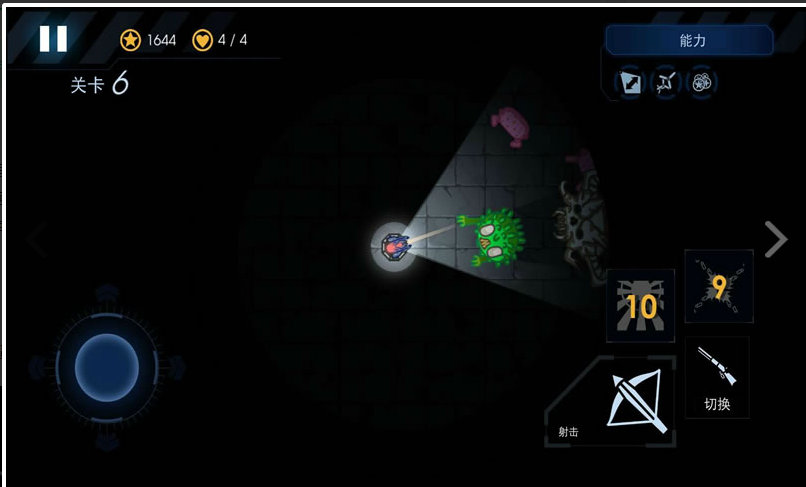The width and height of the screenshot is (806, 487).
Task: Open the 能力 abilities panel
Action: [689, 41]
